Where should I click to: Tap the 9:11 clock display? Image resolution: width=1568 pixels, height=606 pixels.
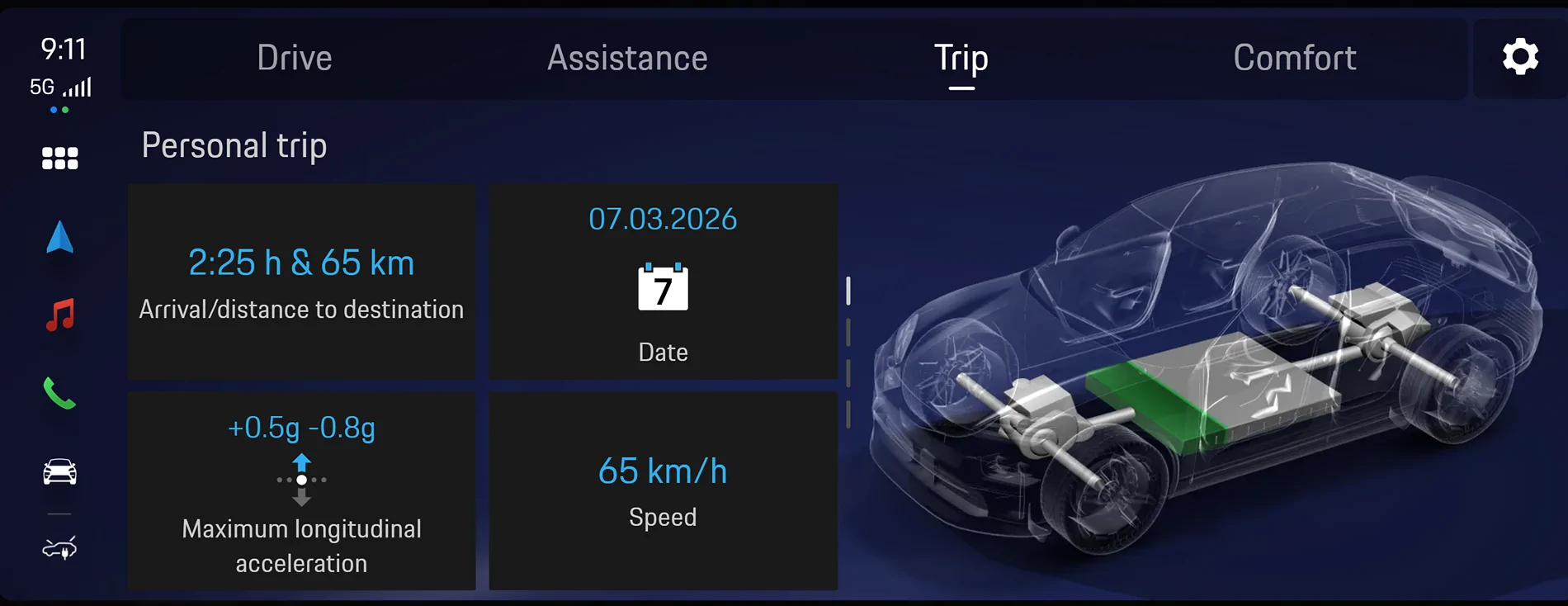(x=62, y=48)
